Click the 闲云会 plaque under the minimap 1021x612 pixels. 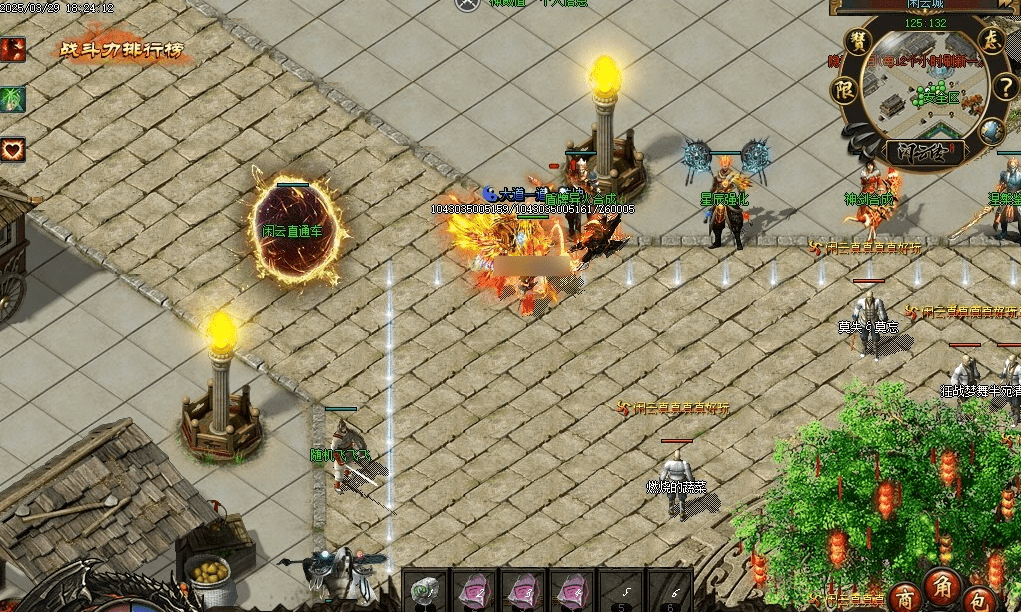[x=925, y=152]
